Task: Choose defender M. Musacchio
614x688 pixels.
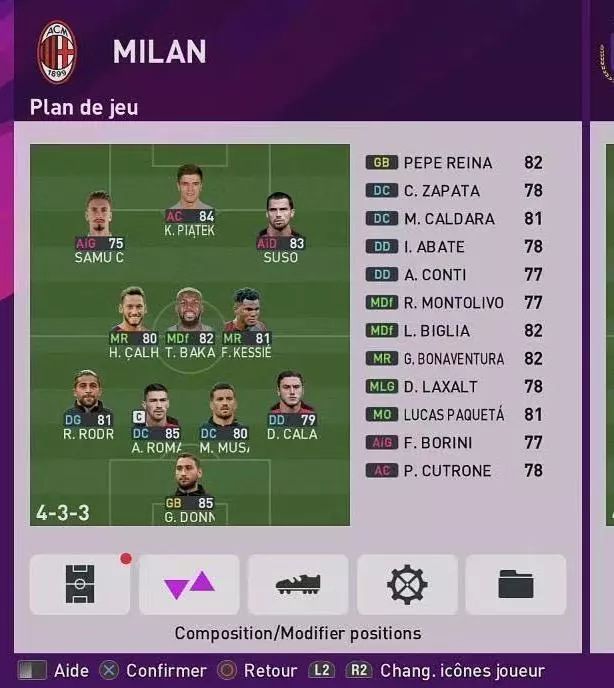Action: pyautogui.click(x=223, y=410)
